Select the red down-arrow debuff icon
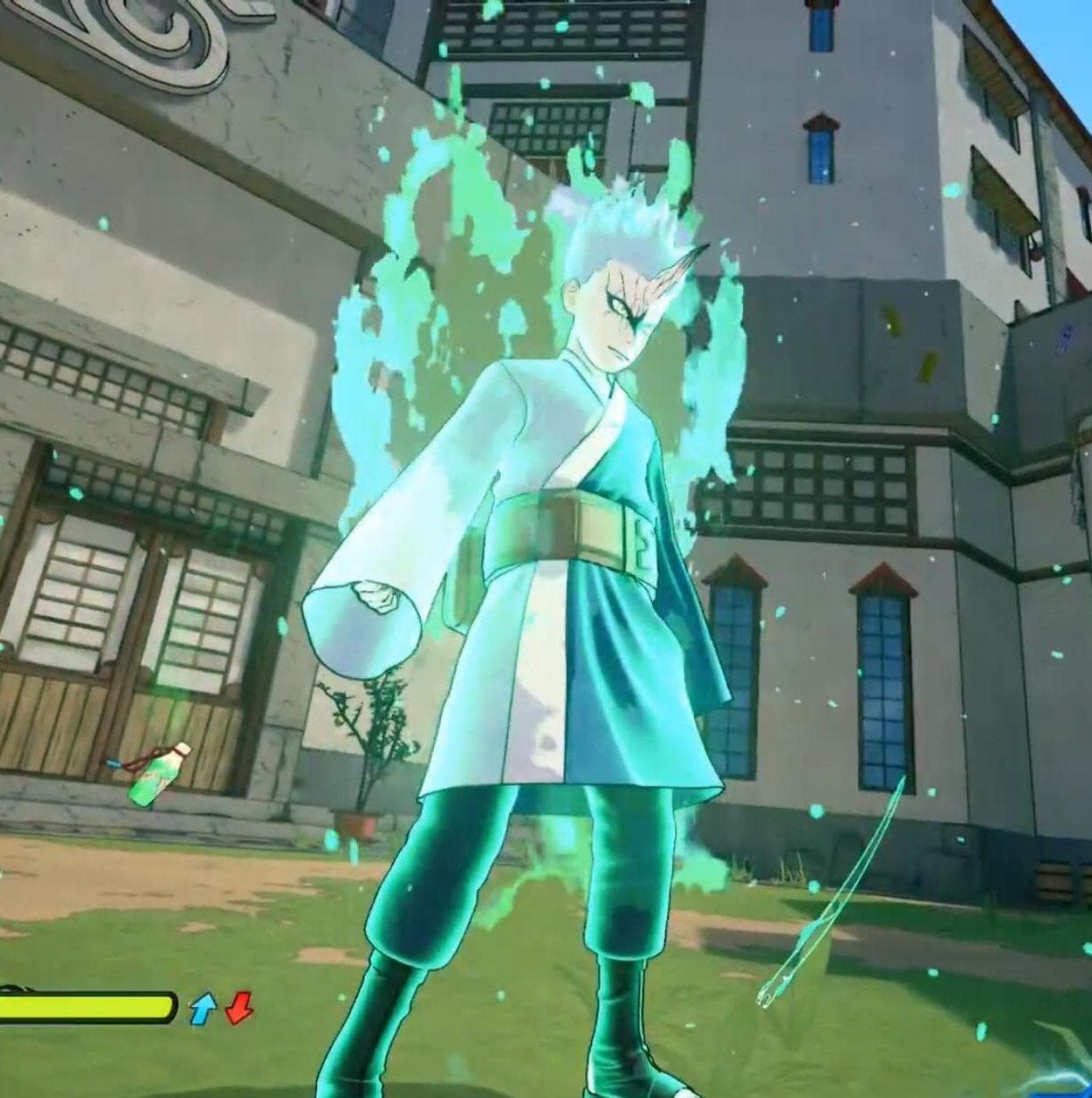Viewport: 1092px width, 1098px height. (238, 1008)
